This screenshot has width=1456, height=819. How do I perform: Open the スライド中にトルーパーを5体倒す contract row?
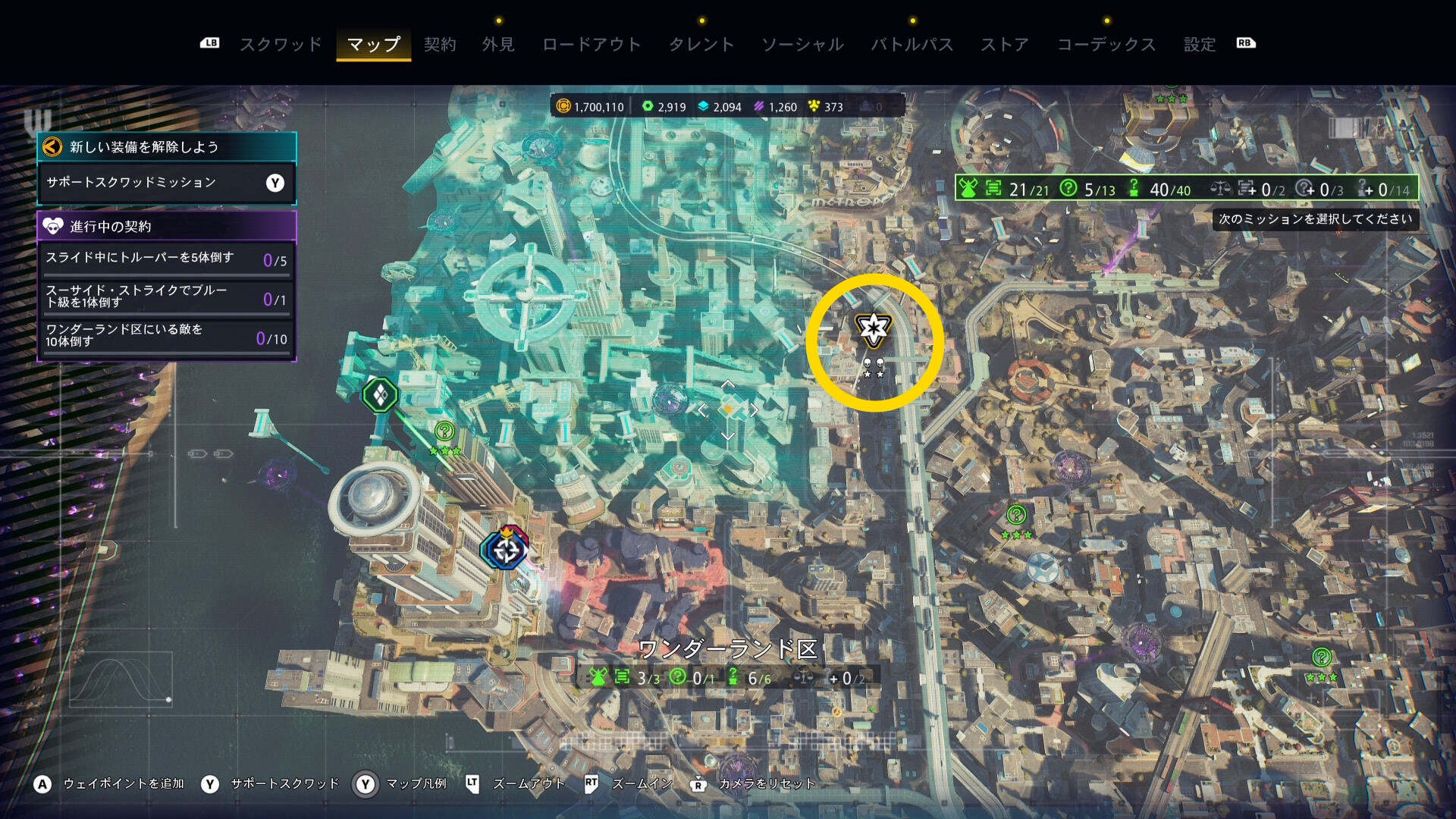(166, 259)
